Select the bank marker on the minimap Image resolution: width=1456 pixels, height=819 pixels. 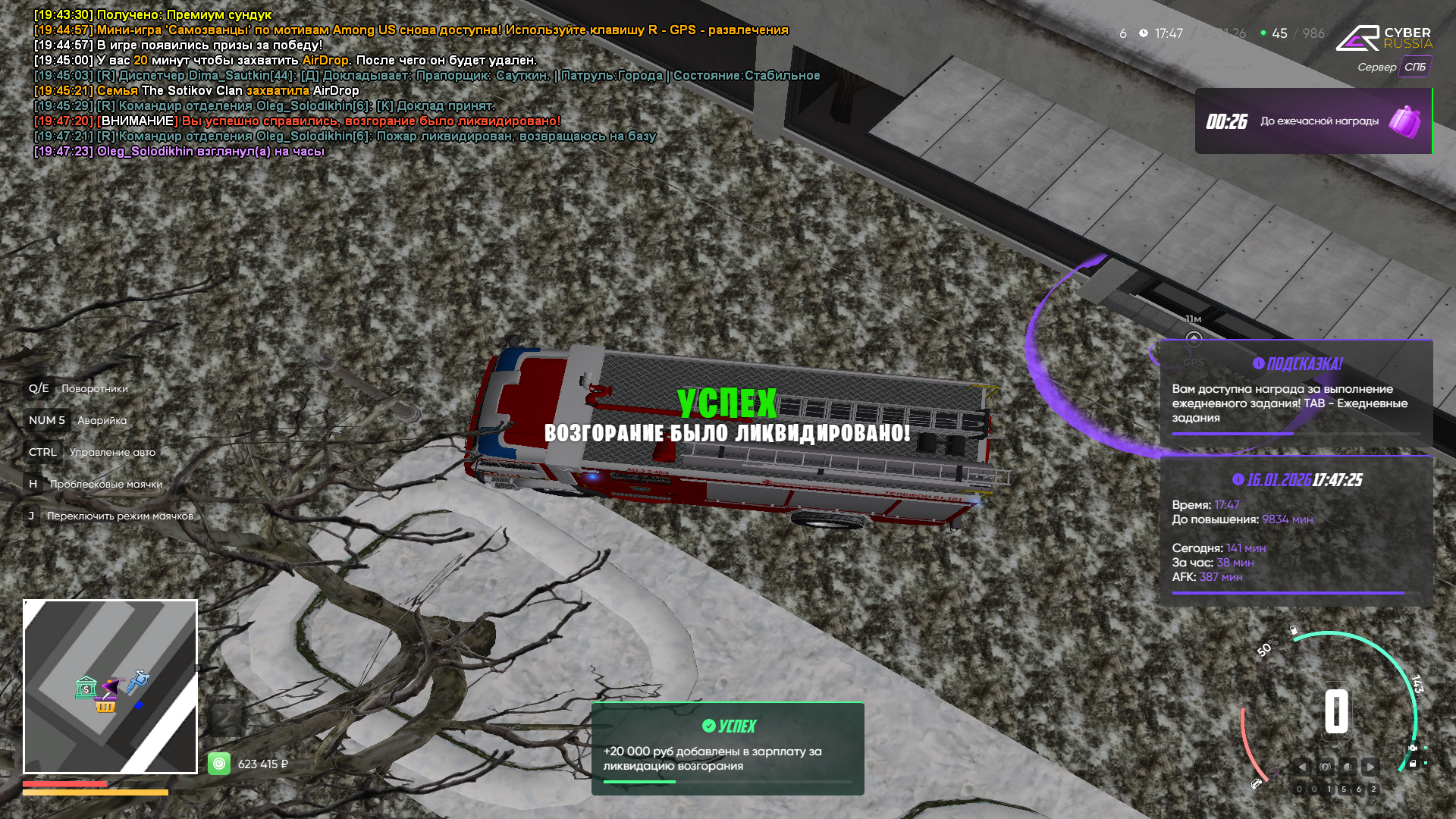tap(86, 688)
